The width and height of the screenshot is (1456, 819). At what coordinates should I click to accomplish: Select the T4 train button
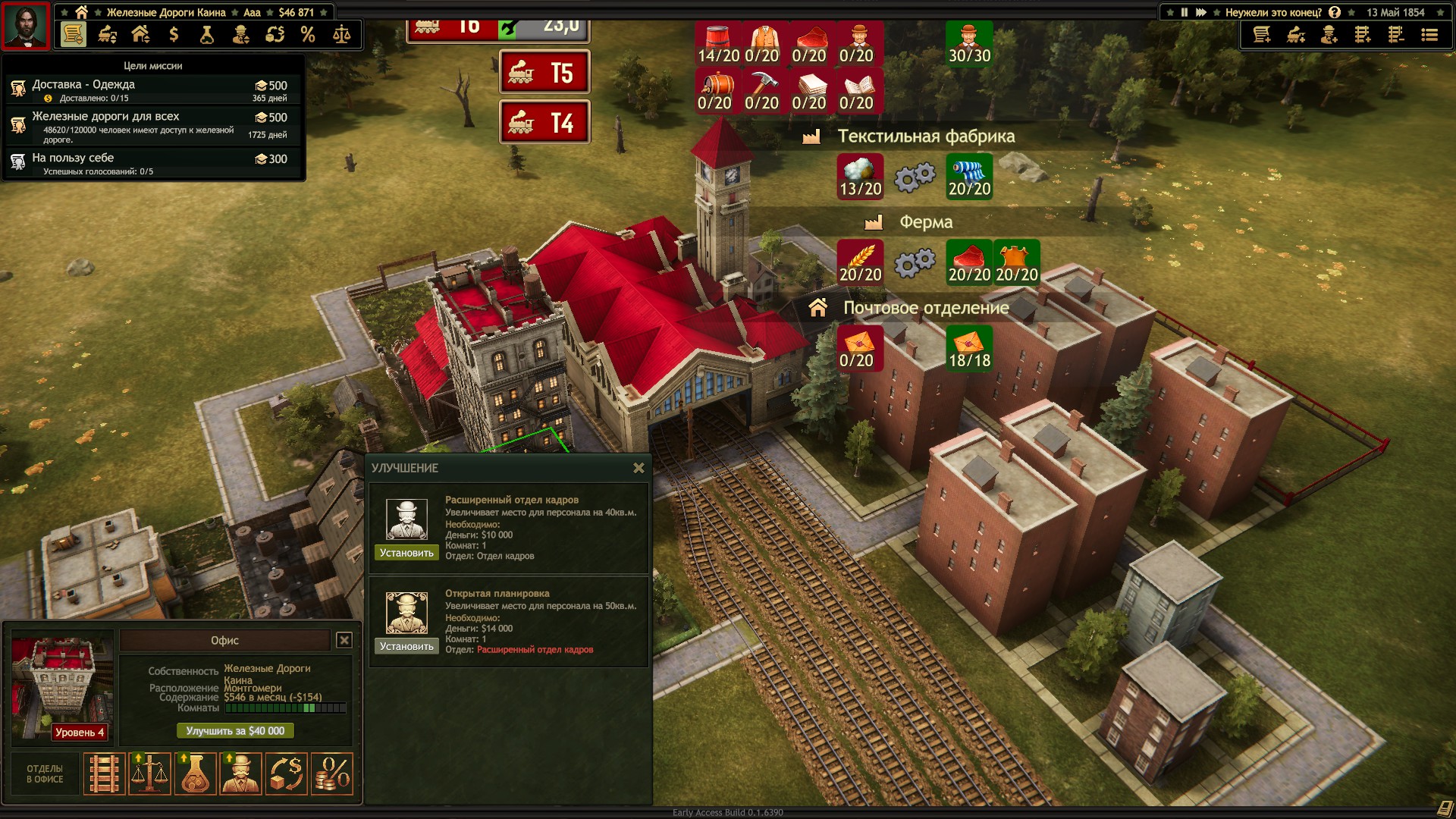click(544, 123)
